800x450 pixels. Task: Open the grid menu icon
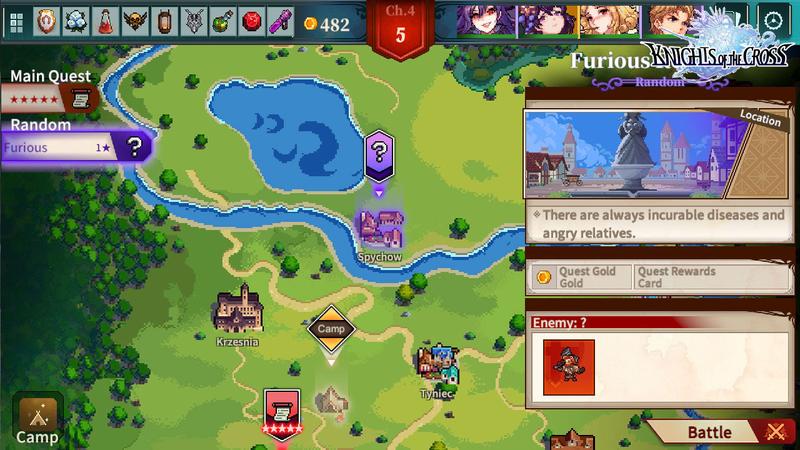click(x=16, y=22)
